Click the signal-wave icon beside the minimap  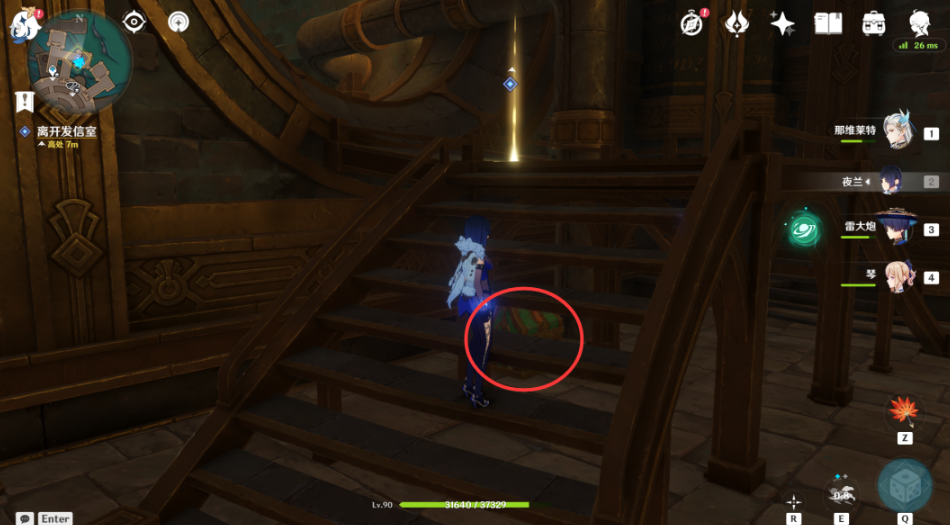pyautogui.click(x=177, y=22)
